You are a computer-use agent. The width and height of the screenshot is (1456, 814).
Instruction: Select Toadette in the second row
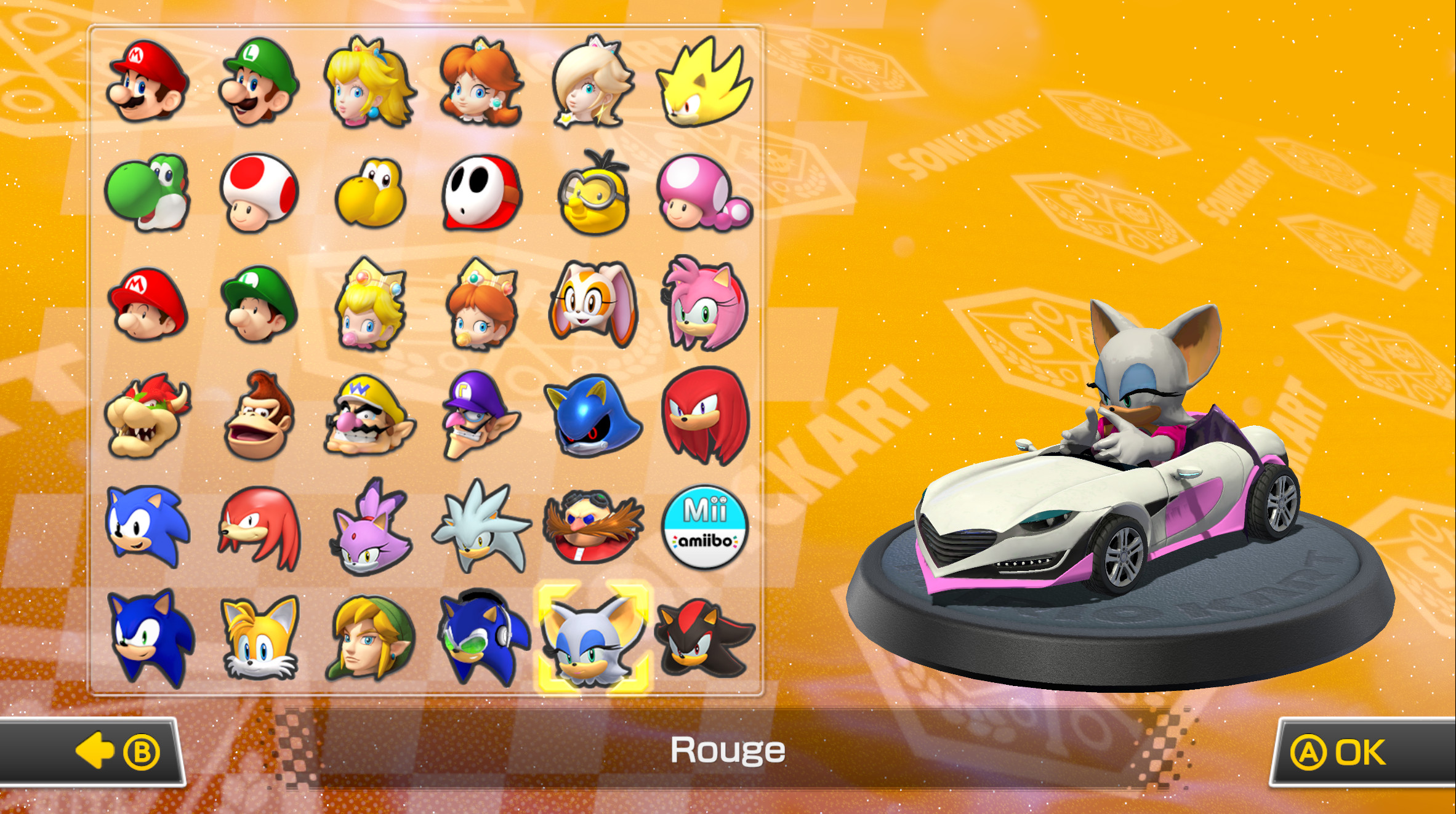(x=704, y=197)
